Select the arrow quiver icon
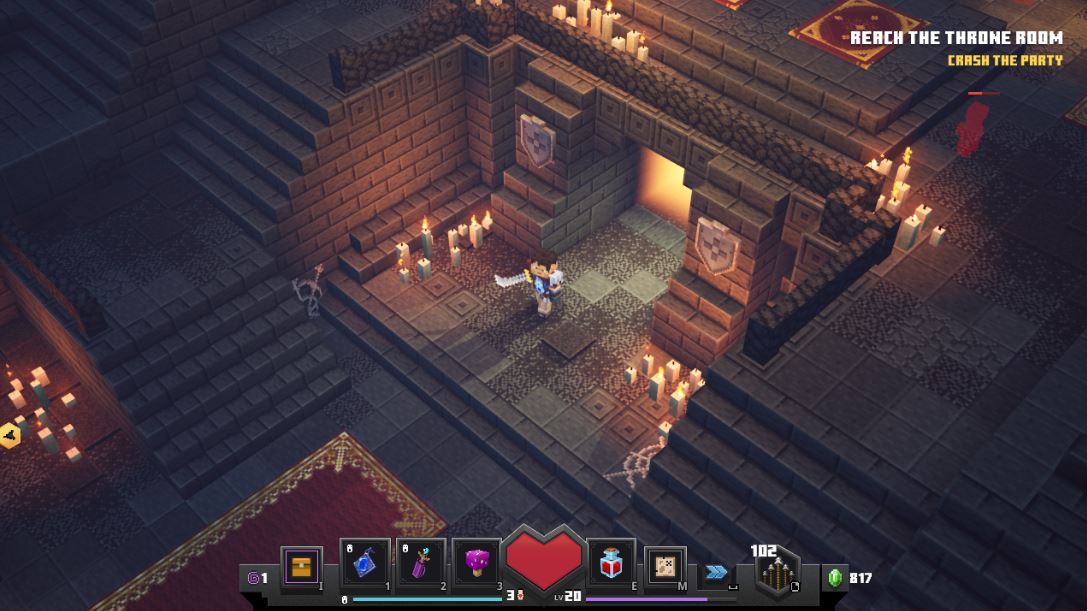The image size is (1087, 611). tap(776, 573)
